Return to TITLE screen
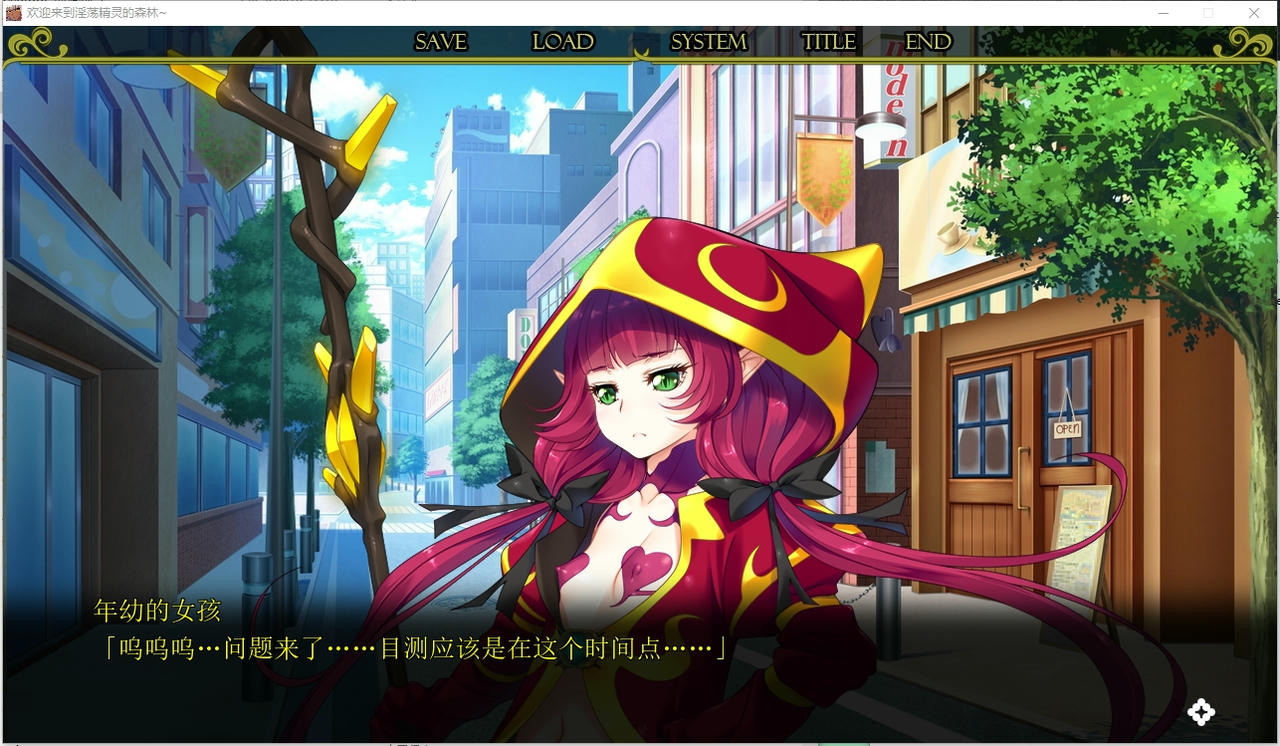This screenshot has height=746, width=1280. [828, 42]
